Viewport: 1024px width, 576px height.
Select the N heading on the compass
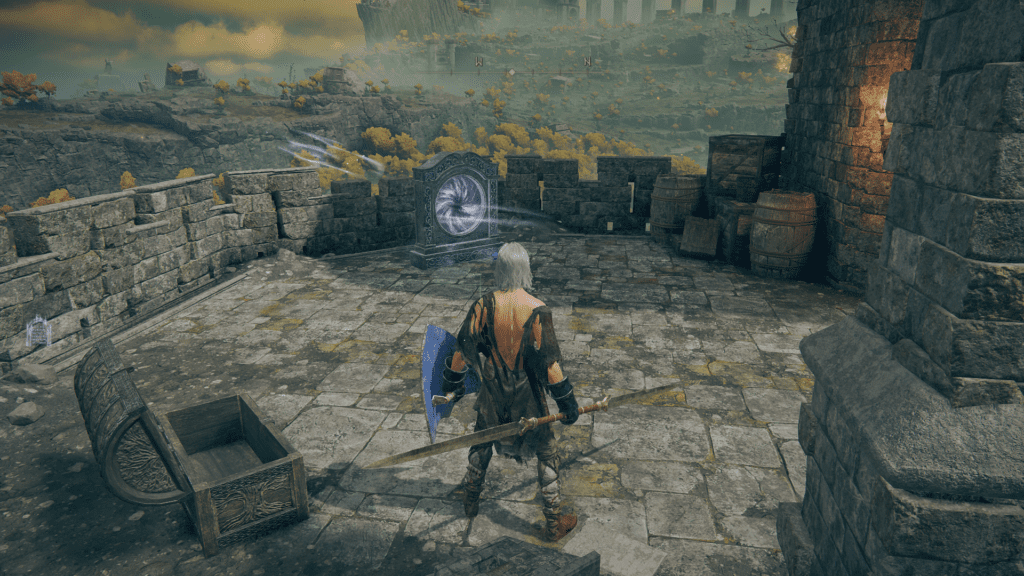click(x=587, y=62)
